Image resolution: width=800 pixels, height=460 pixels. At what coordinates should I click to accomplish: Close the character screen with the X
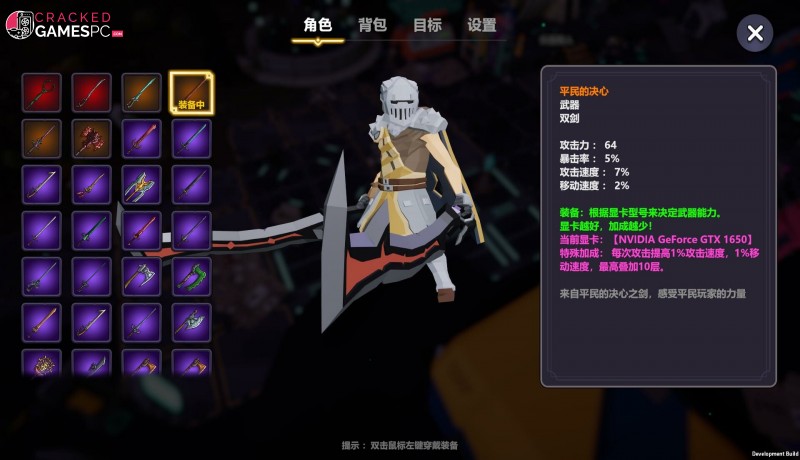pyautogui.click(x=755, y=33)
